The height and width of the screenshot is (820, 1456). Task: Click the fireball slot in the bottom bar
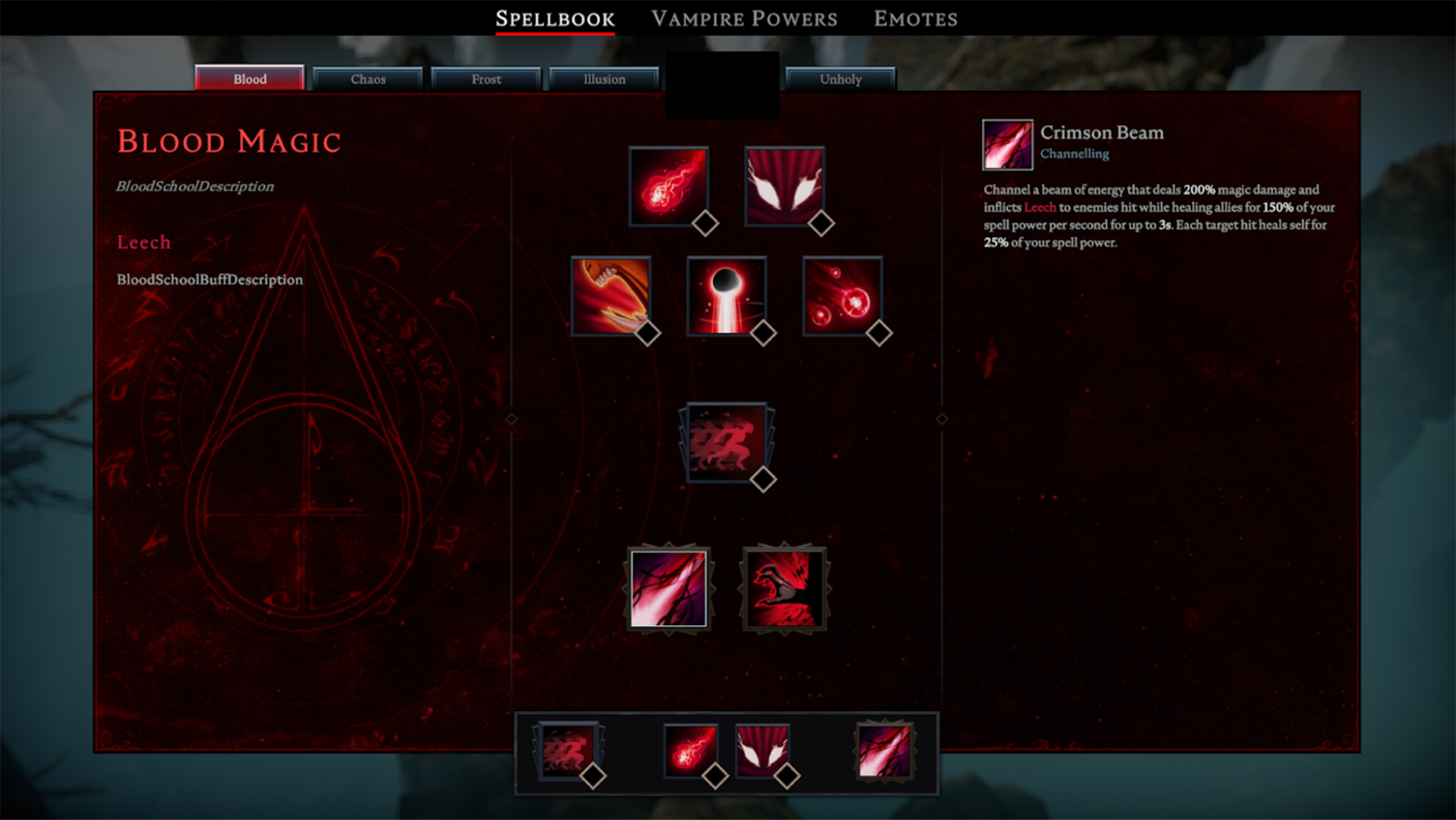click(x=691, y=752)
